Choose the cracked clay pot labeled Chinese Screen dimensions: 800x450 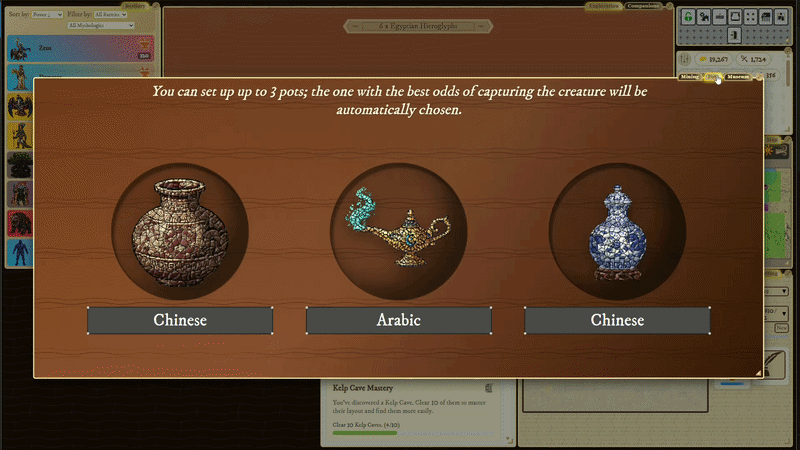click(180, 321)
